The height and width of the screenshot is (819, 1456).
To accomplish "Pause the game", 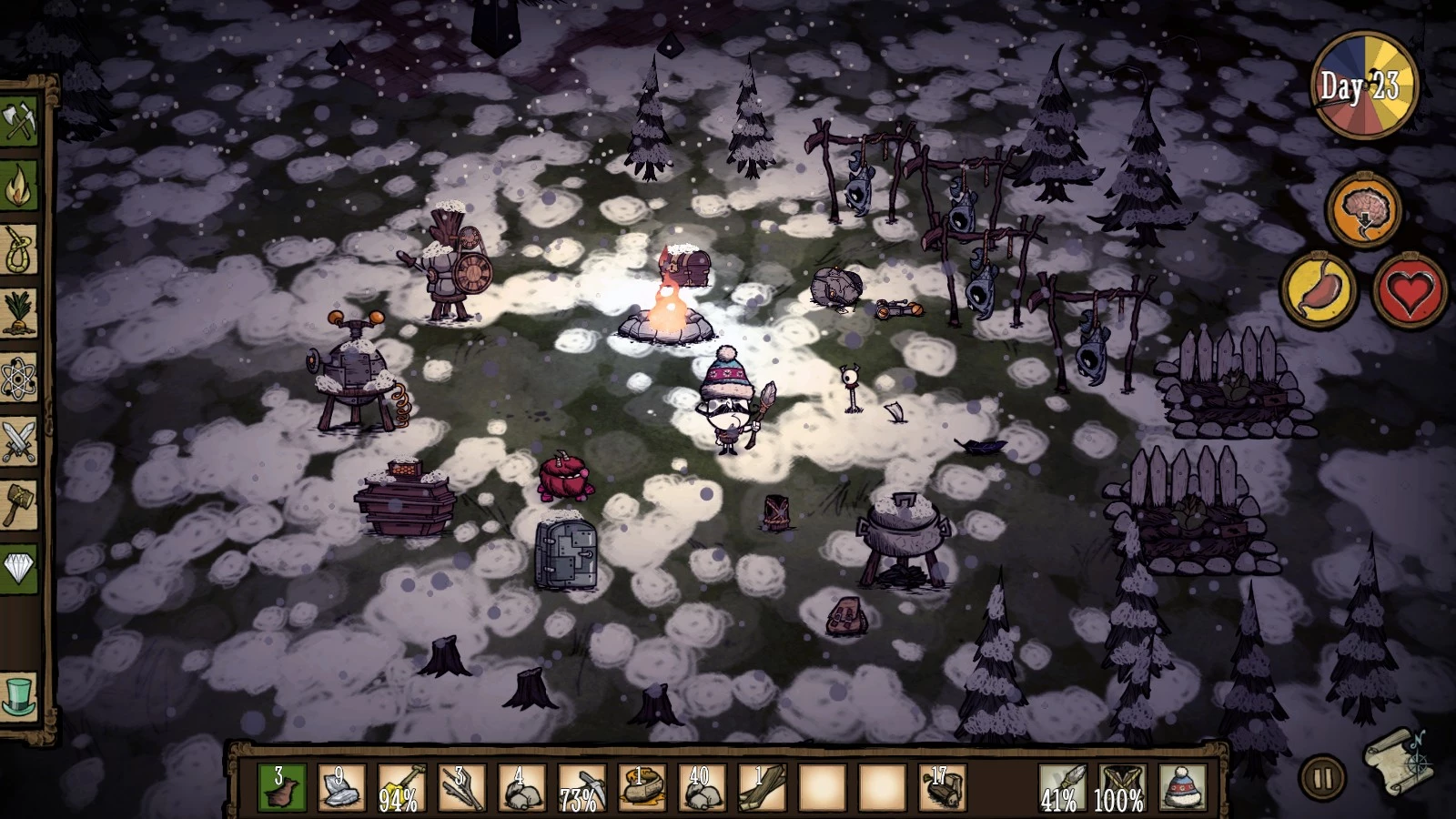I will tap(1322, 778).
